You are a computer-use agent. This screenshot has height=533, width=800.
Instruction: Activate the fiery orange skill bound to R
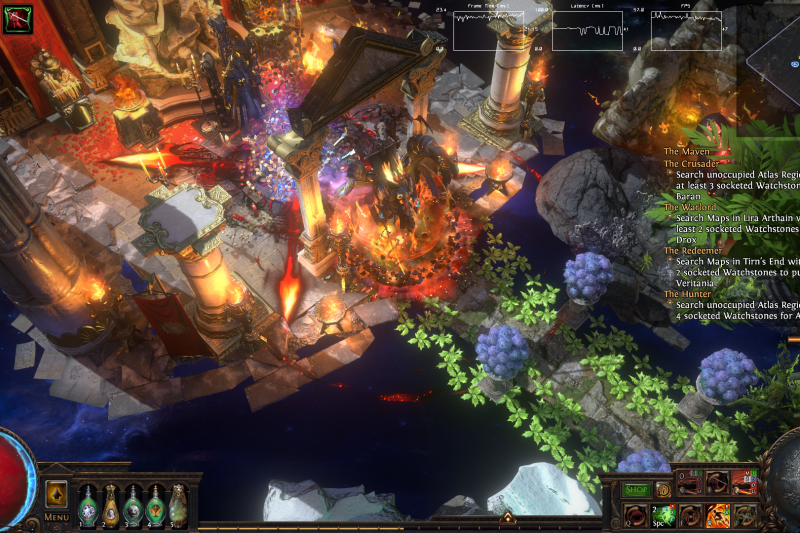718,515
